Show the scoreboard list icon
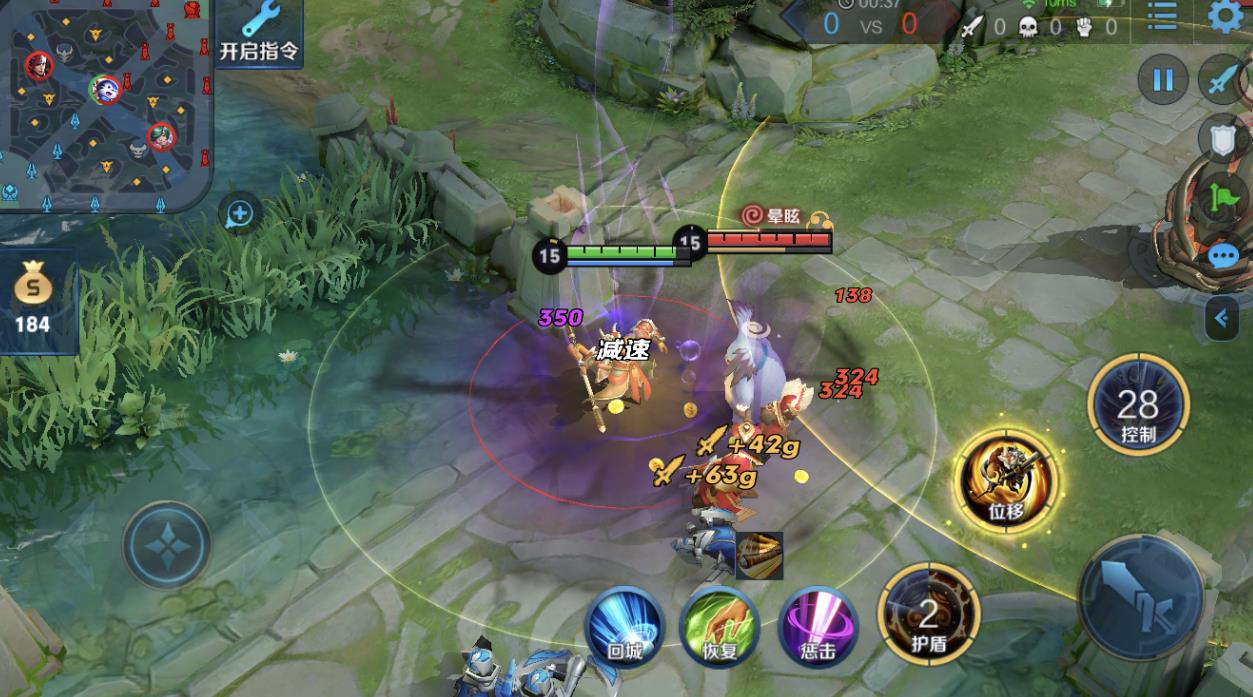 click(1162, 18)
